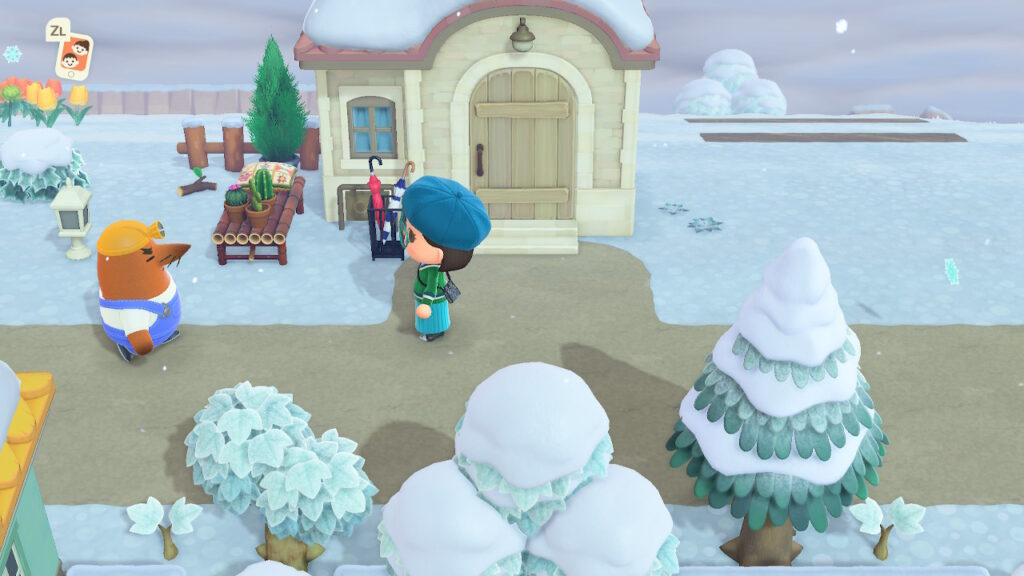
Task: Open the NookPhone icon
Action: pos(73,55)
